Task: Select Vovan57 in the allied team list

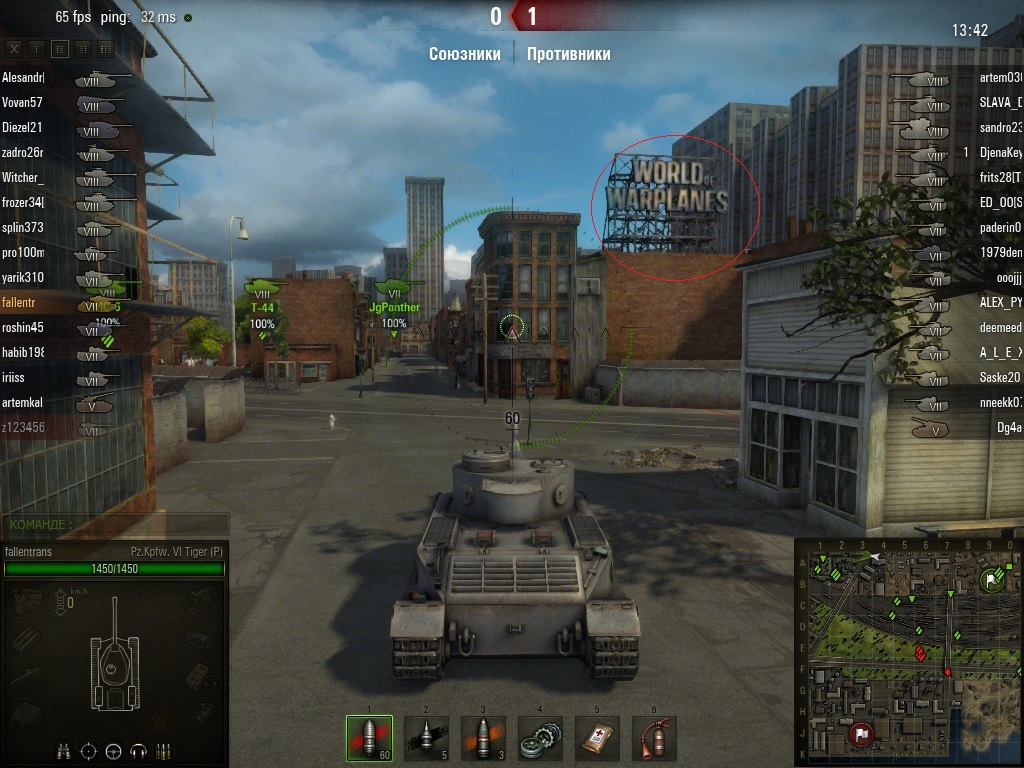Action: tap(23, 102)
